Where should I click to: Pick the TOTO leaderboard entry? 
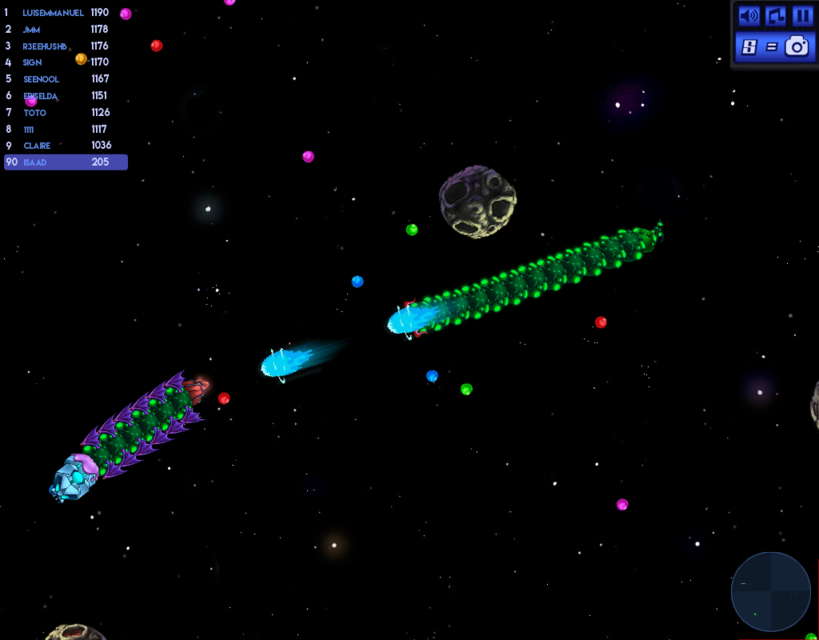pyautogui.click(x=35, y=112)
